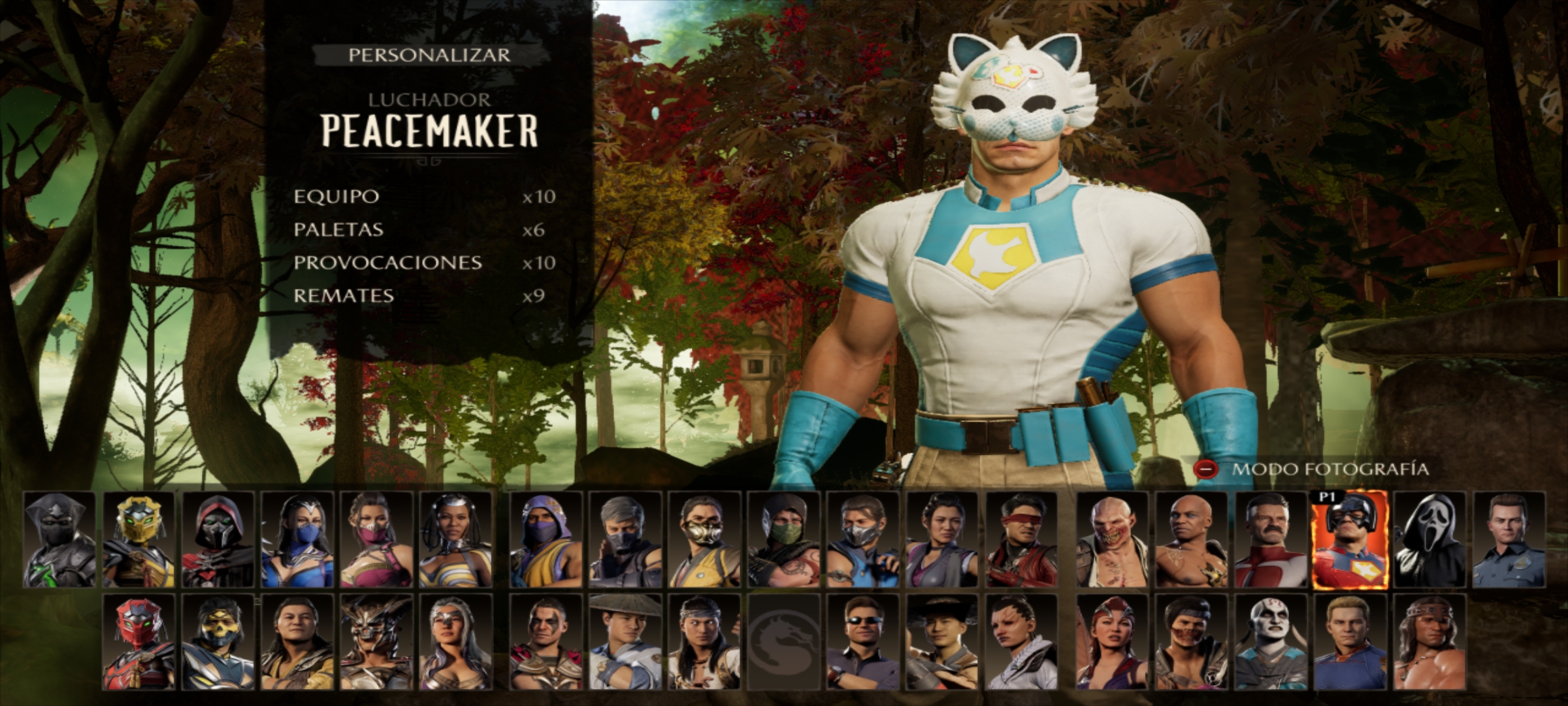
Task: Open the Equipo customization list
Action: point(336,197)
